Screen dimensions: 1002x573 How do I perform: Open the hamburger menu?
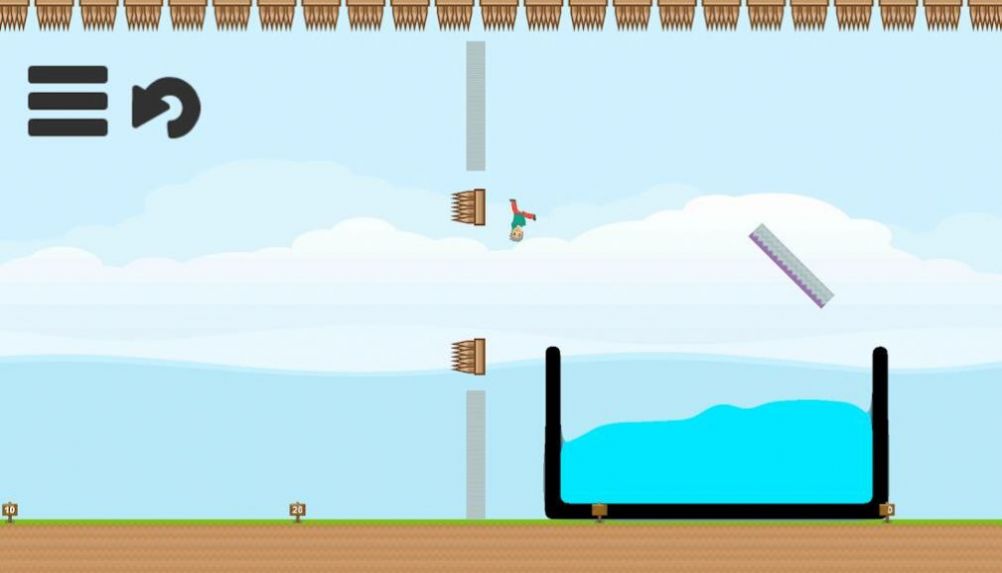click(x=67, y=101)
